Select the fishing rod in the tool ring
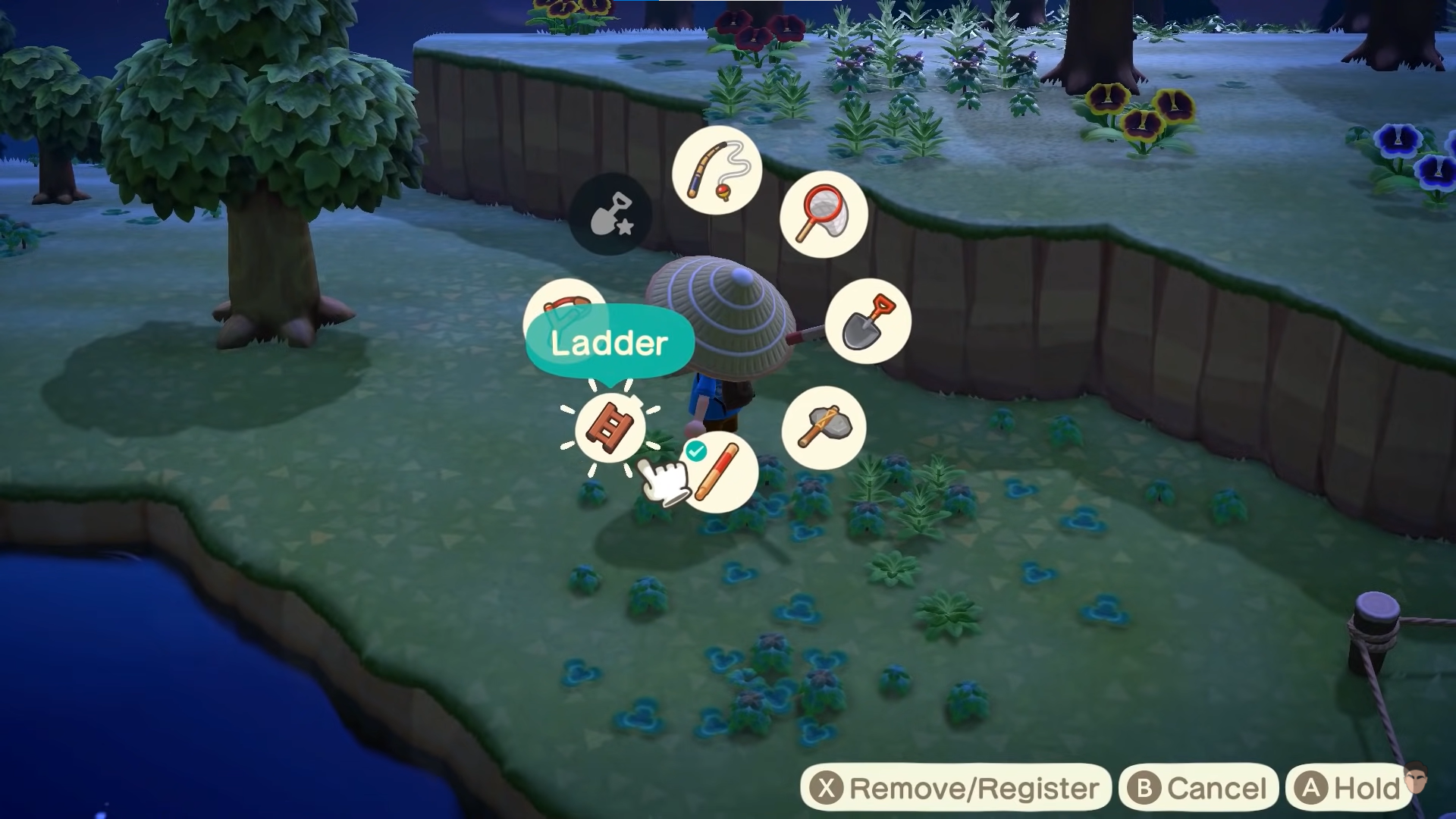The height and width of the screenshot is (819, 1456). pos(717,171)
